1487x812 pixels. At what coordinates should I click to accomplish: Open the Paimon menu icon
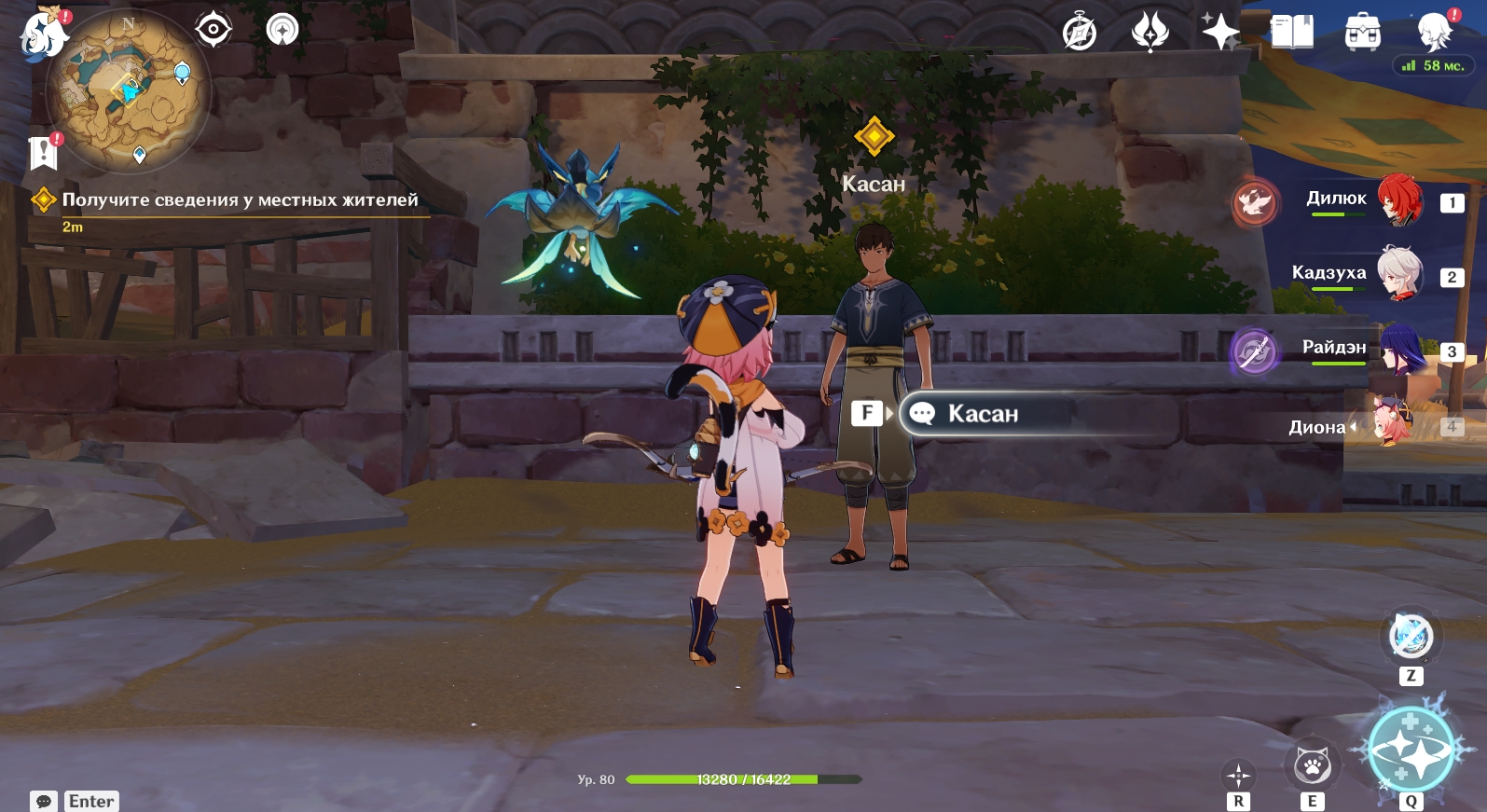pos(43,35)
